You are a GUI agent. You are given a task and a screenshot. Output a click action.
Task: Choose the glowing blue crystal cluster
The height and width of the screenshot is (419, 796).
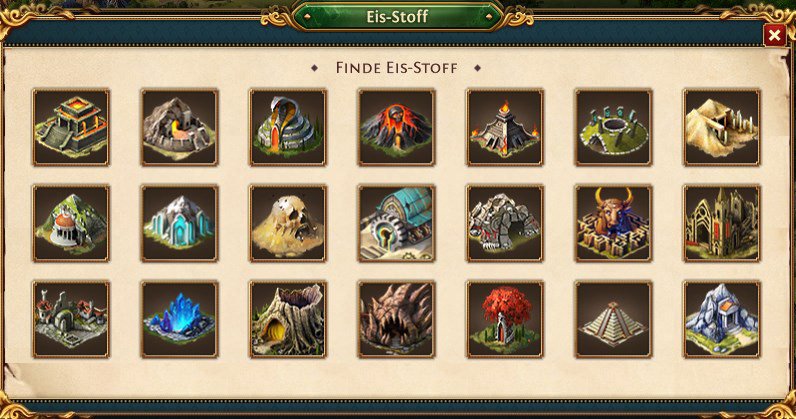tap(179, 319)
